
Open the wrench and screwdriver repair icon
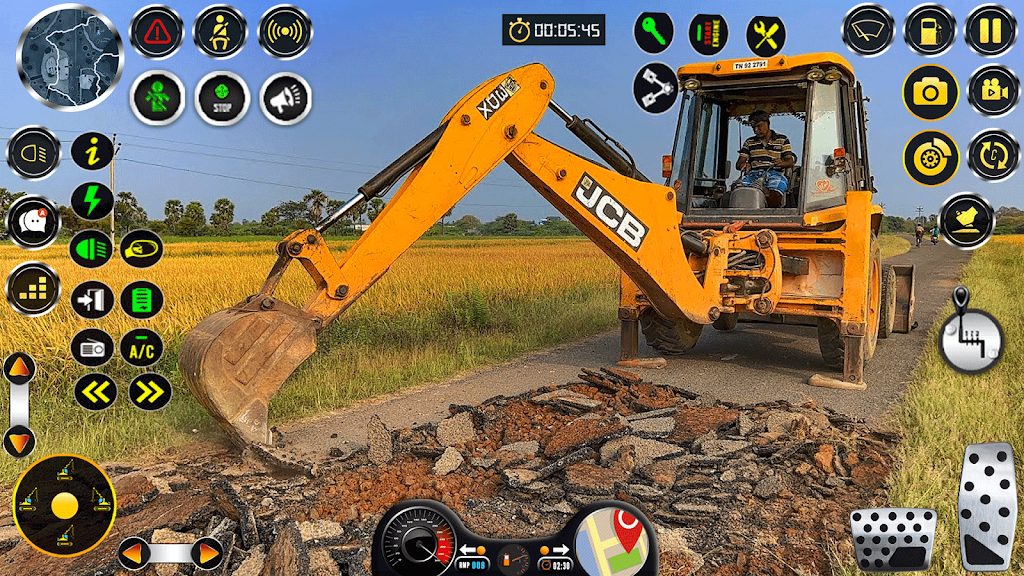click(766, 36)
